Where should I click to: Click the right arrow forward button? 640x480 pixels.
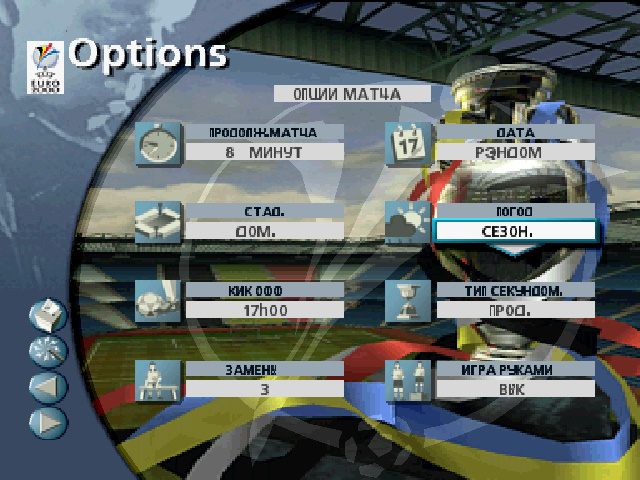pos(49,422)
